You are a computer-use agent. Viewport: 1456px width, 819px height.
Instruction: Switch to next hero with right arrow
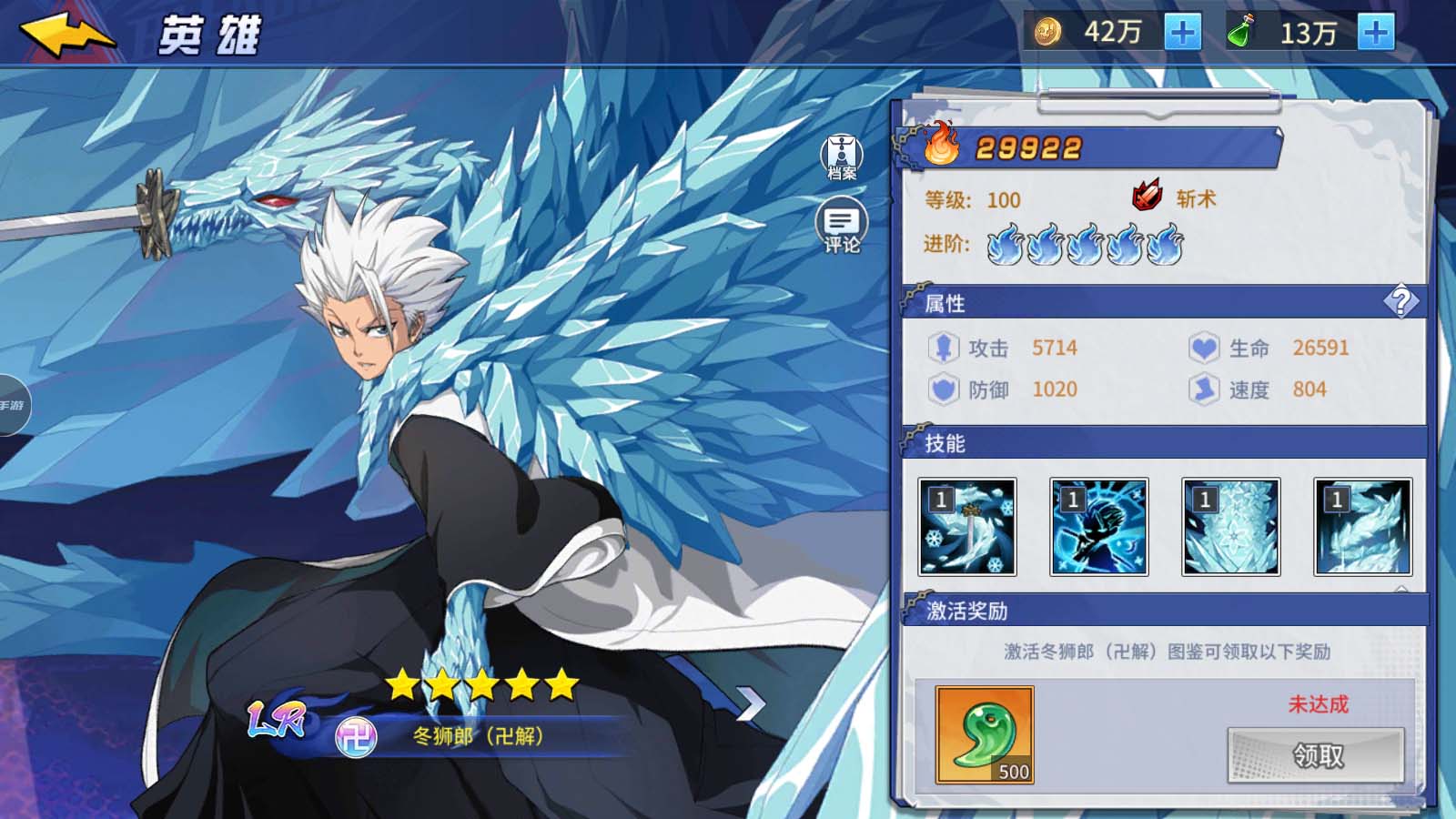pos(751,703)
